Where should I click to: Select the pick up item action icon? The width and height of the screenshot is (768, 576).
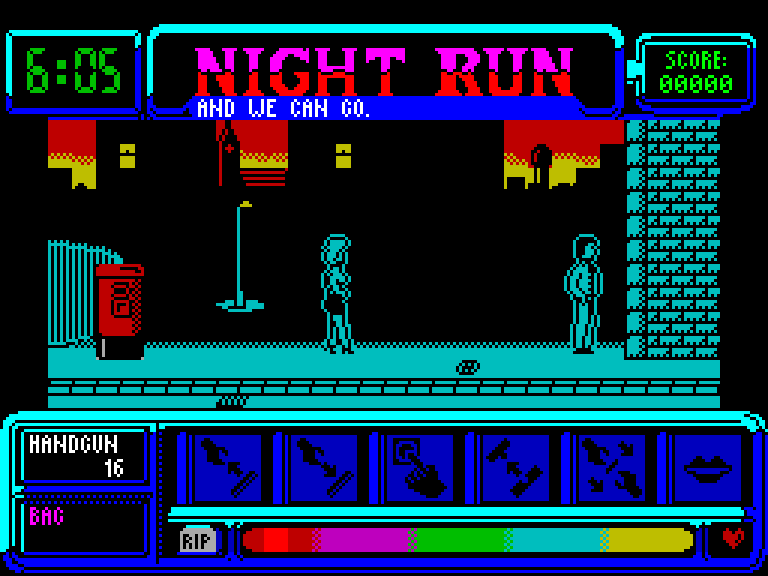pyautogui.click(x=226, y=468)
